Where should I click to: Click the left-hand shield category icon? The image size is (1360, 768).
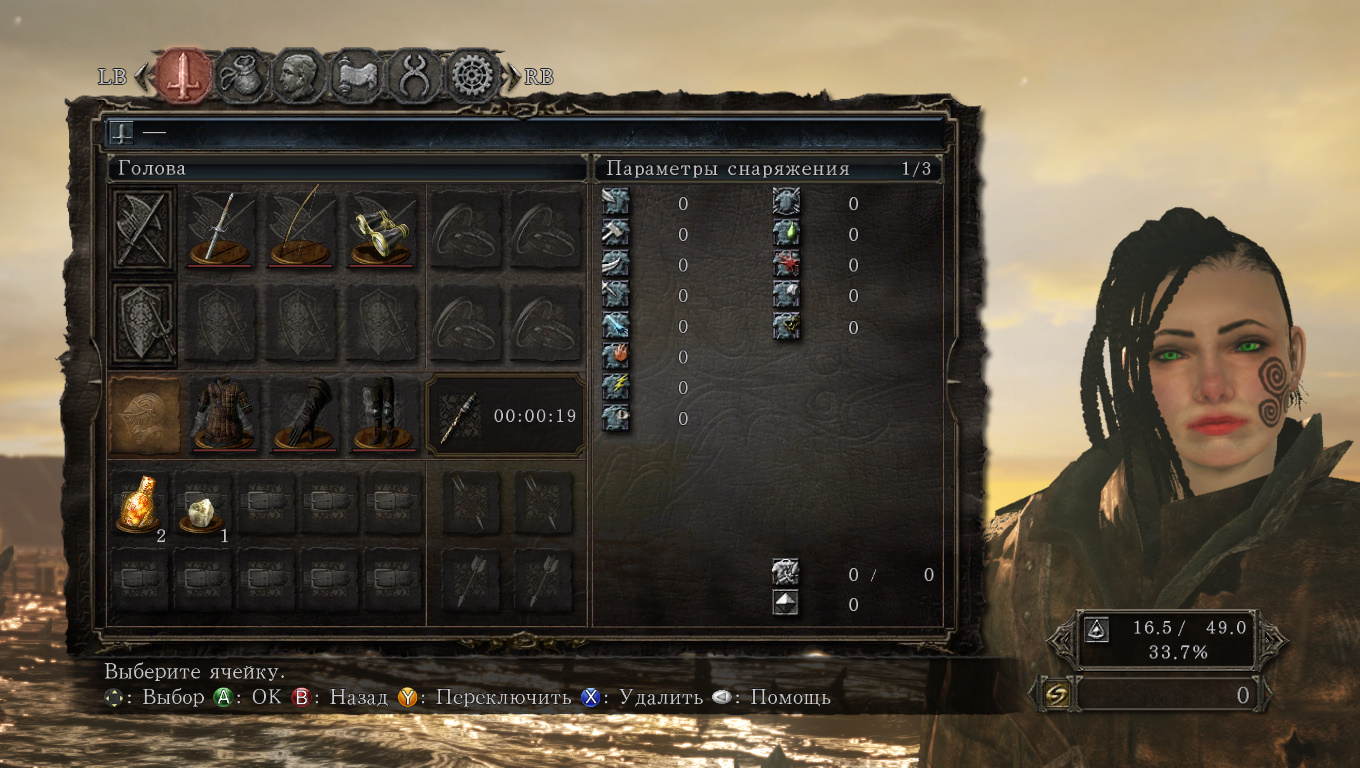[x=143, y=323]
